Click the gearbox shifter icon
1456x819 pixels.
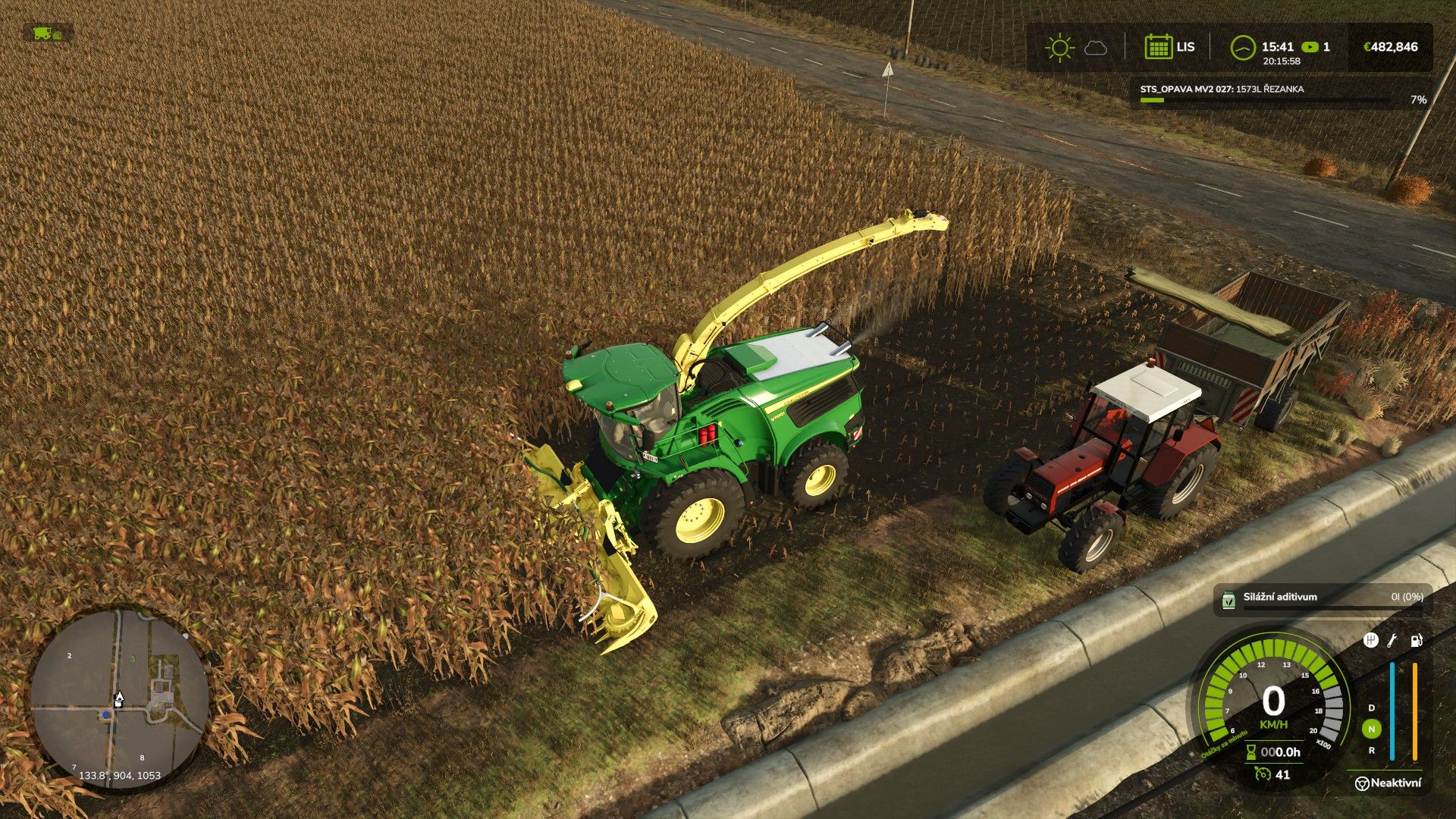tap(1370, 641)
